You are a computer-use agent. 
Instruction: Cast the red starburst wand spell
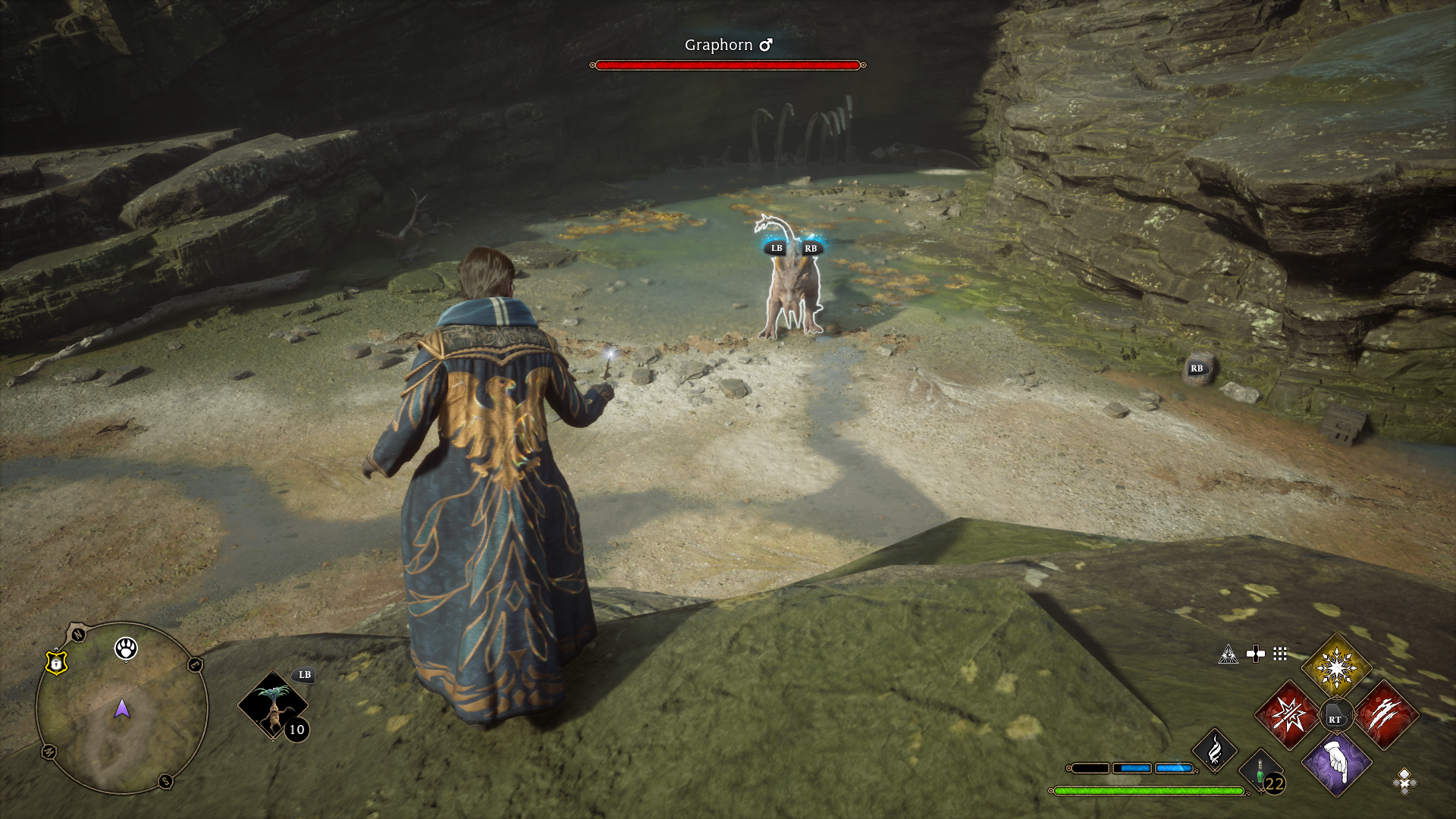[1288, 715]
